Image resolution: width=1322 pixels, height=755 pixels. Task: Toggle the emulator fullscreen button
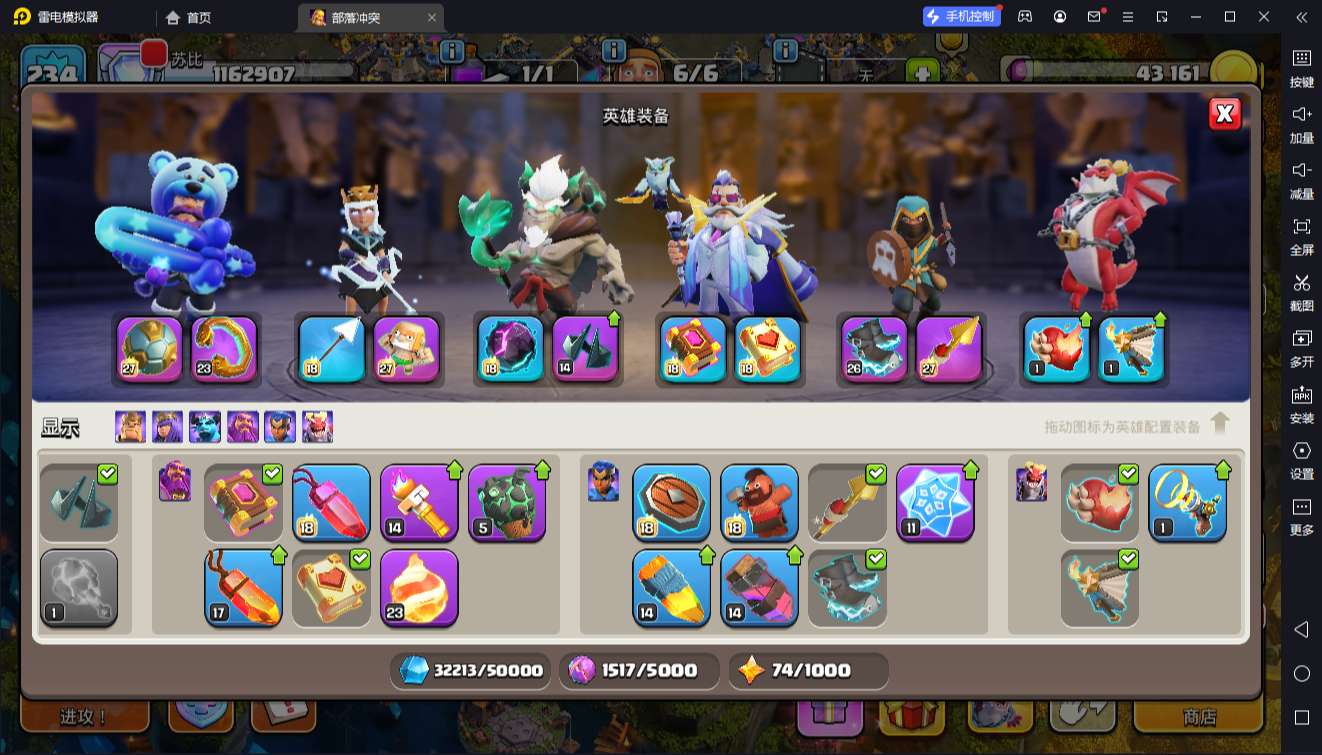click(1301, 235)
